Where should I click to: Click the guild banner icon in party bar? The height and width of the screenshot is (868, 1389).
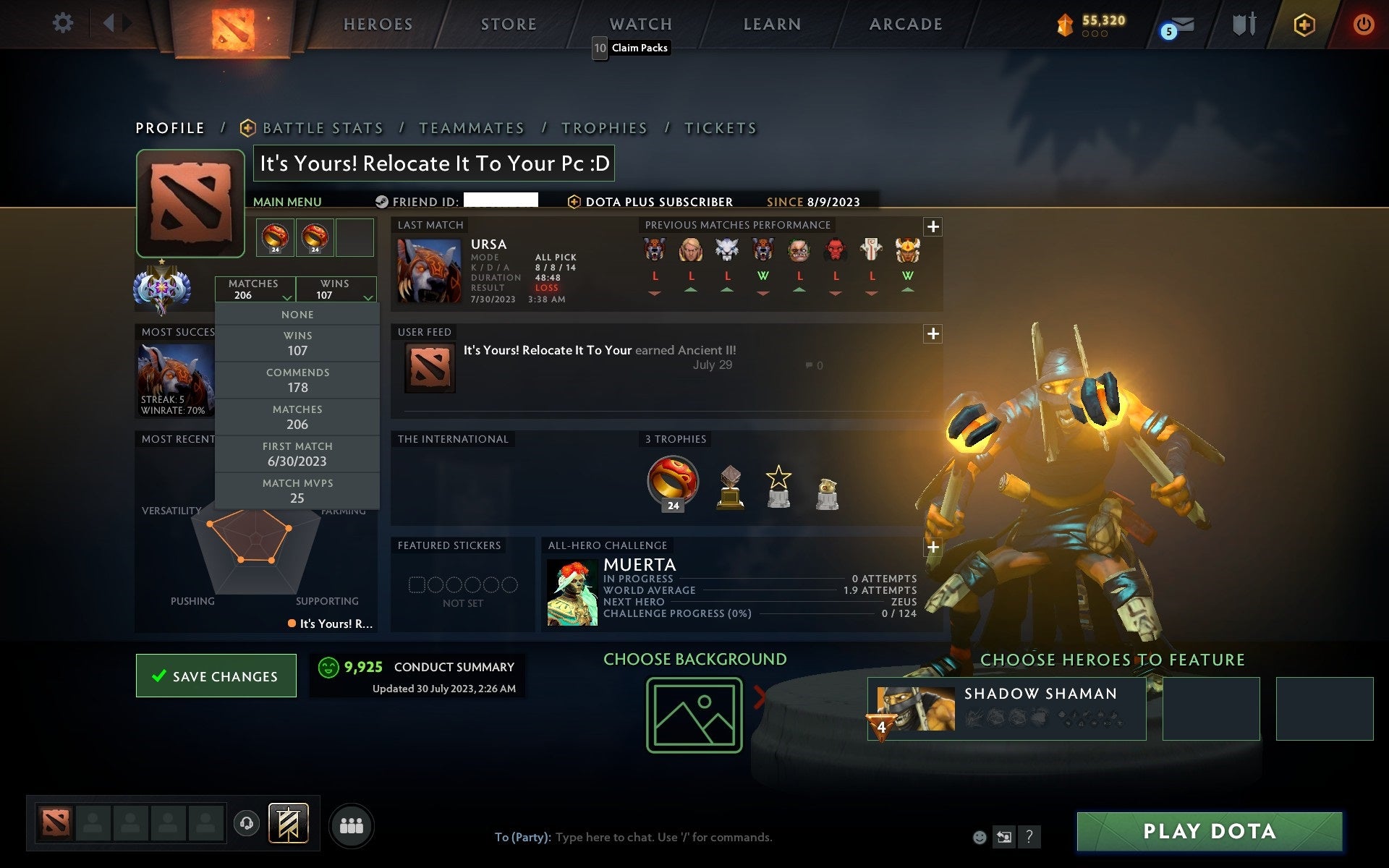pyautogui.click(x=288, y=823)
